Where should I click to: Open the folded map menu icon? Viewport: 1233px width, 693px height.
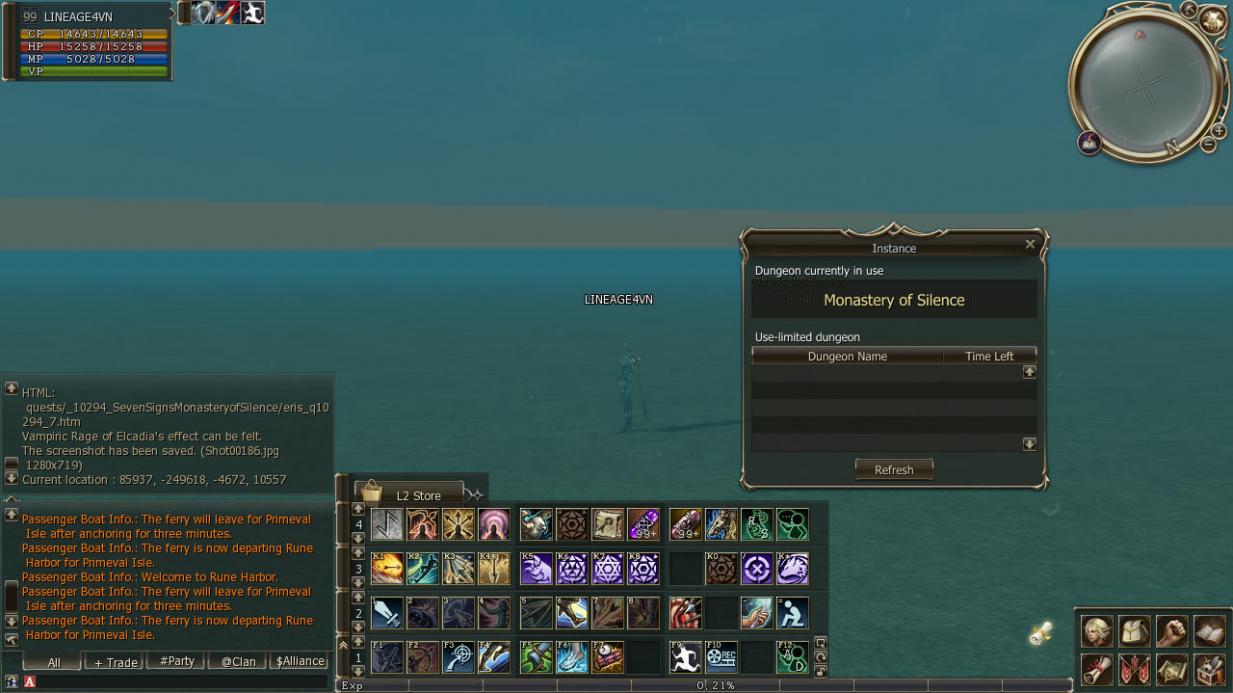[x=1171, y=668]
